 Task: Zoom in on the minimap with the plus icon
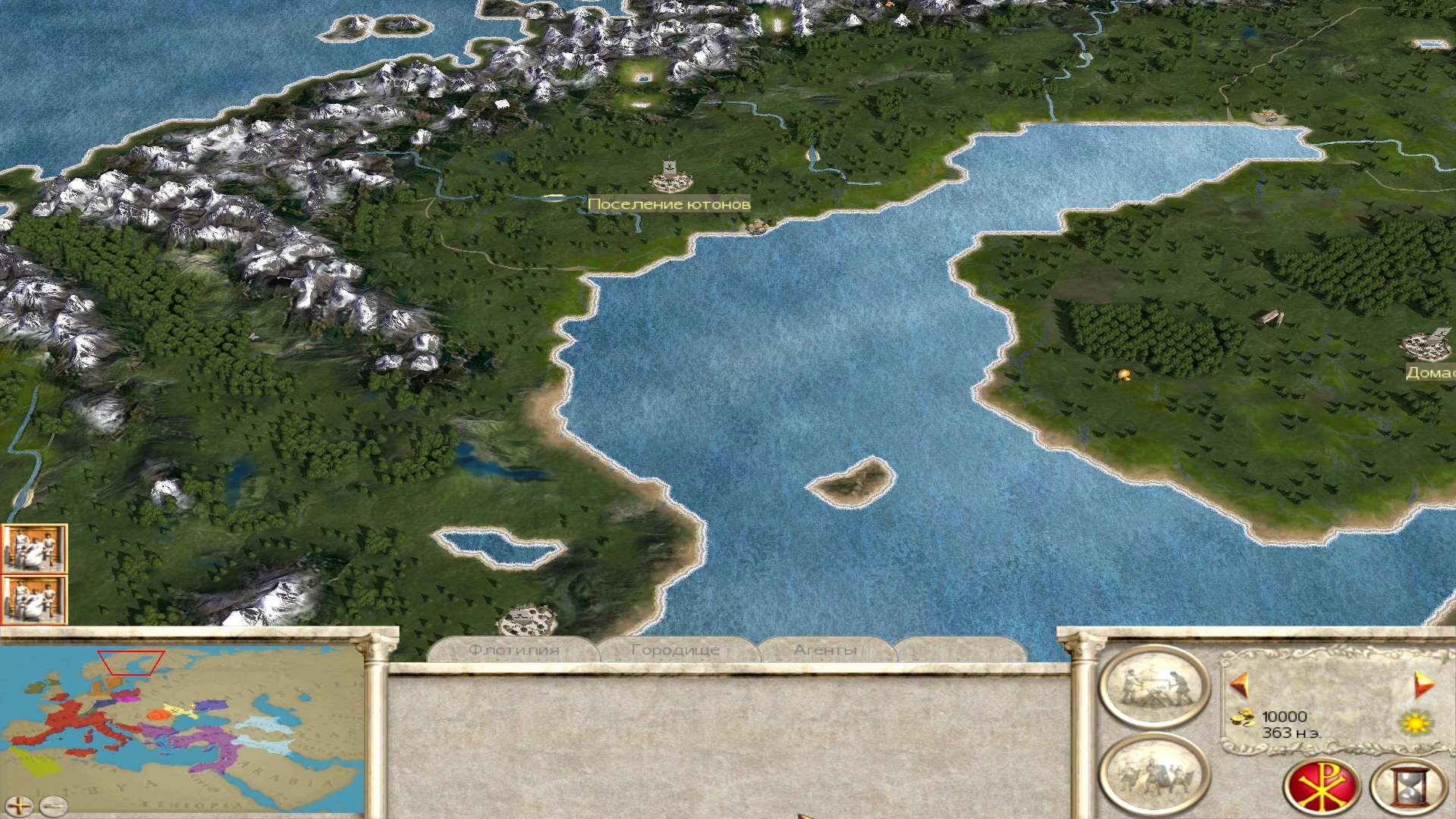point(19,806)
